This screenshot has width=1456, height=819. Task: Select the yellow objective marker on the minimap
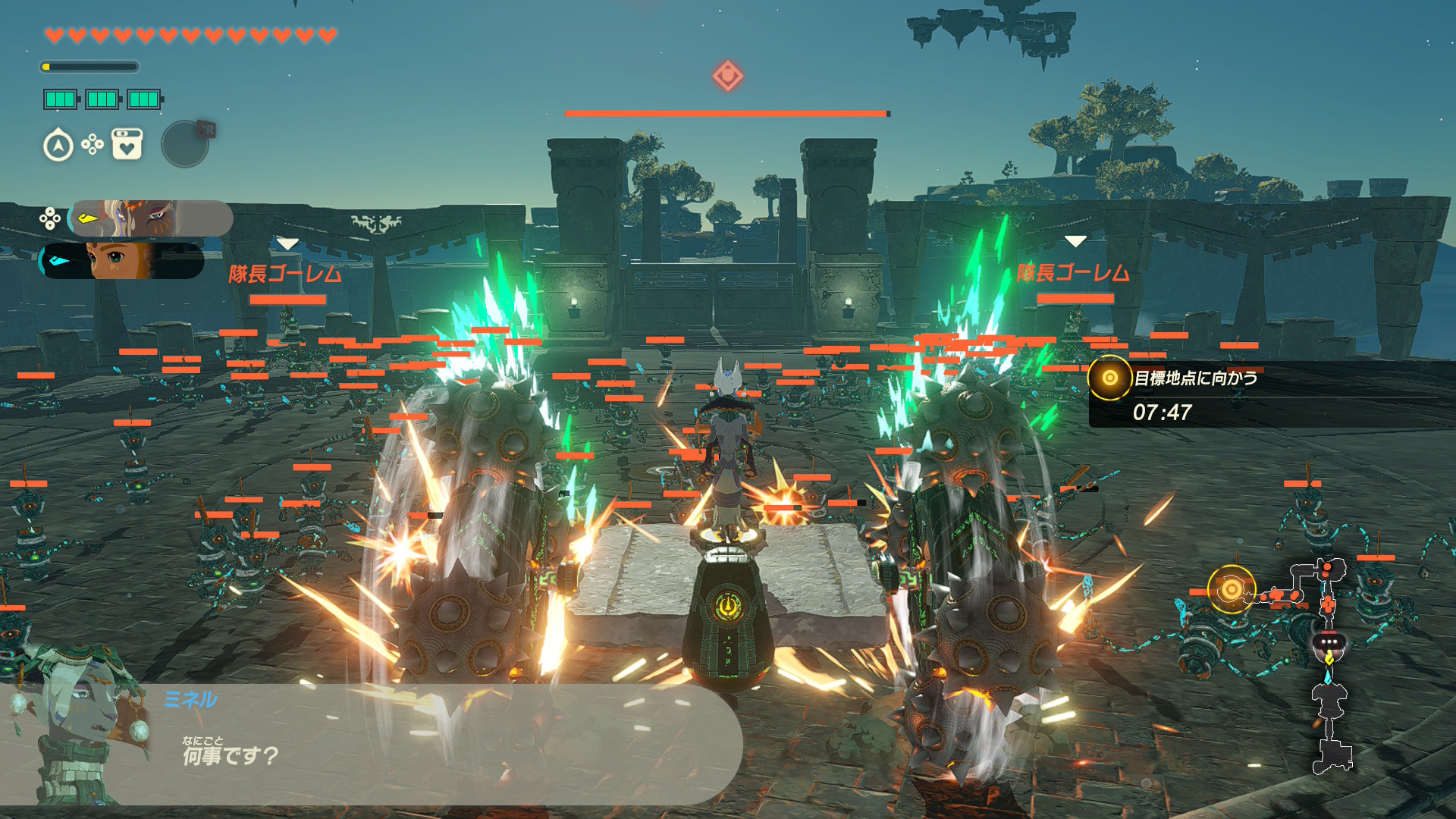(x=1231, y=588)
